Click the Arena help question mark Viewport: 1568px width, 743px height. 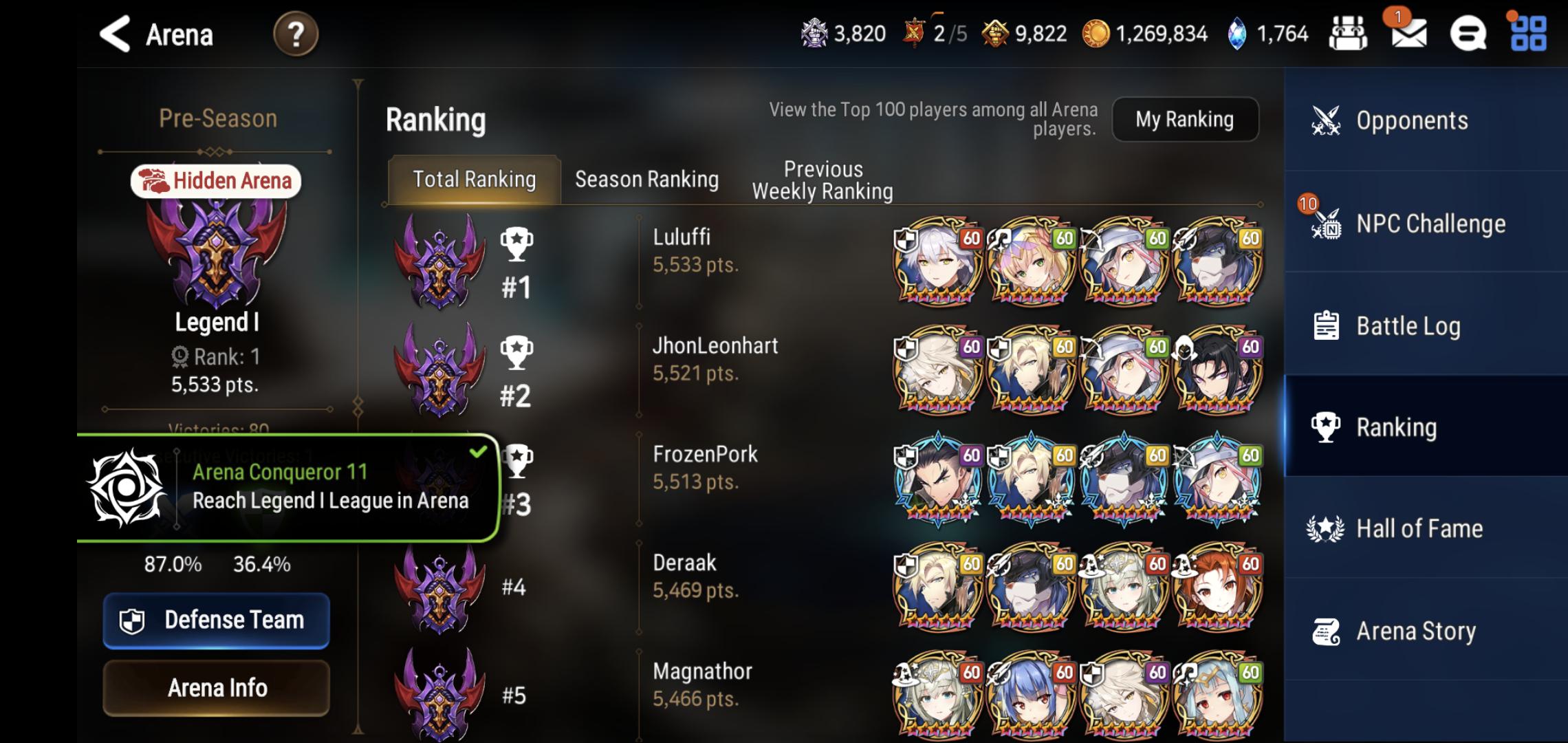(x=296, y=34)
